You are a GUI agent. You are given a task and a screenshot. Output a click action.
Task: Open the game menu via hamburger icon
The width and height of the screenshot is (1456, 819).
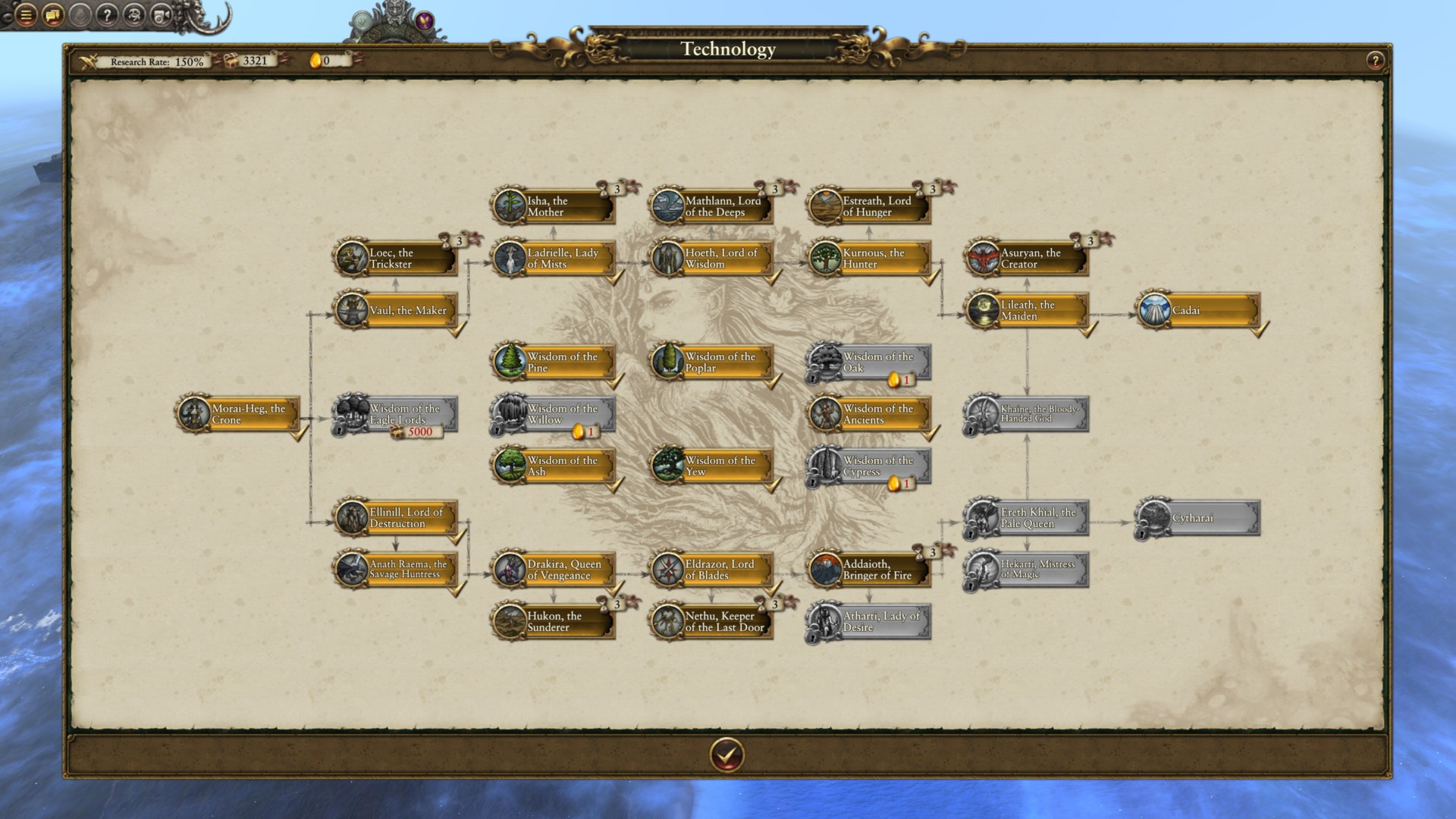pos(26,14)
